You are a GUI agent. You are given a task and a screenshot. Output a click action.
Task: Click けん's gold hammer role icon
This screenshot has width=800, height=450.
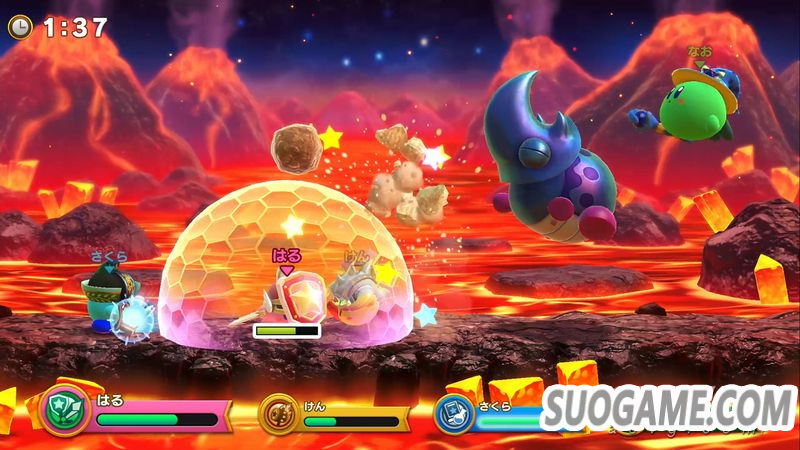[279, 413]
